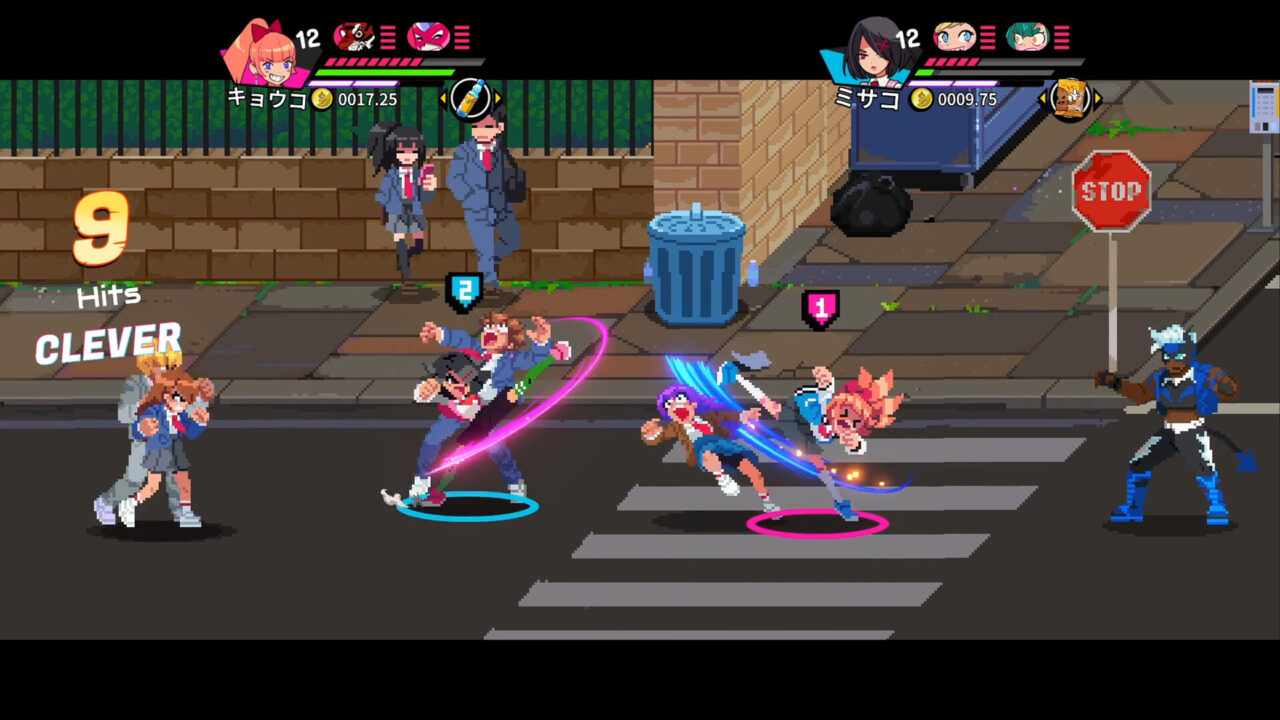
Task: Click the right arrow beside Kyoko's item wheel
Action: (496, 99)
